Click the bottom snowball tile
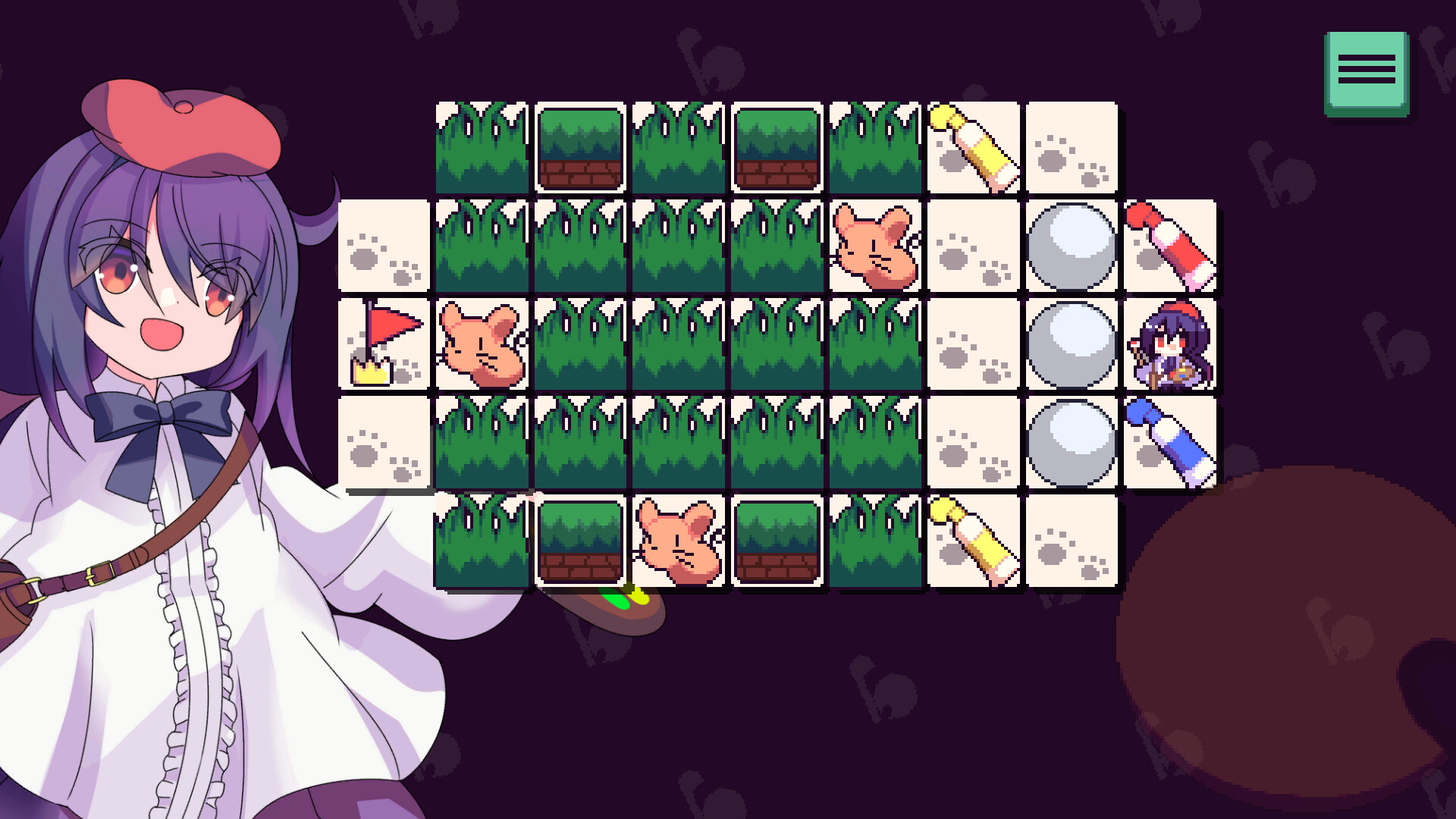 point(1072,442)
